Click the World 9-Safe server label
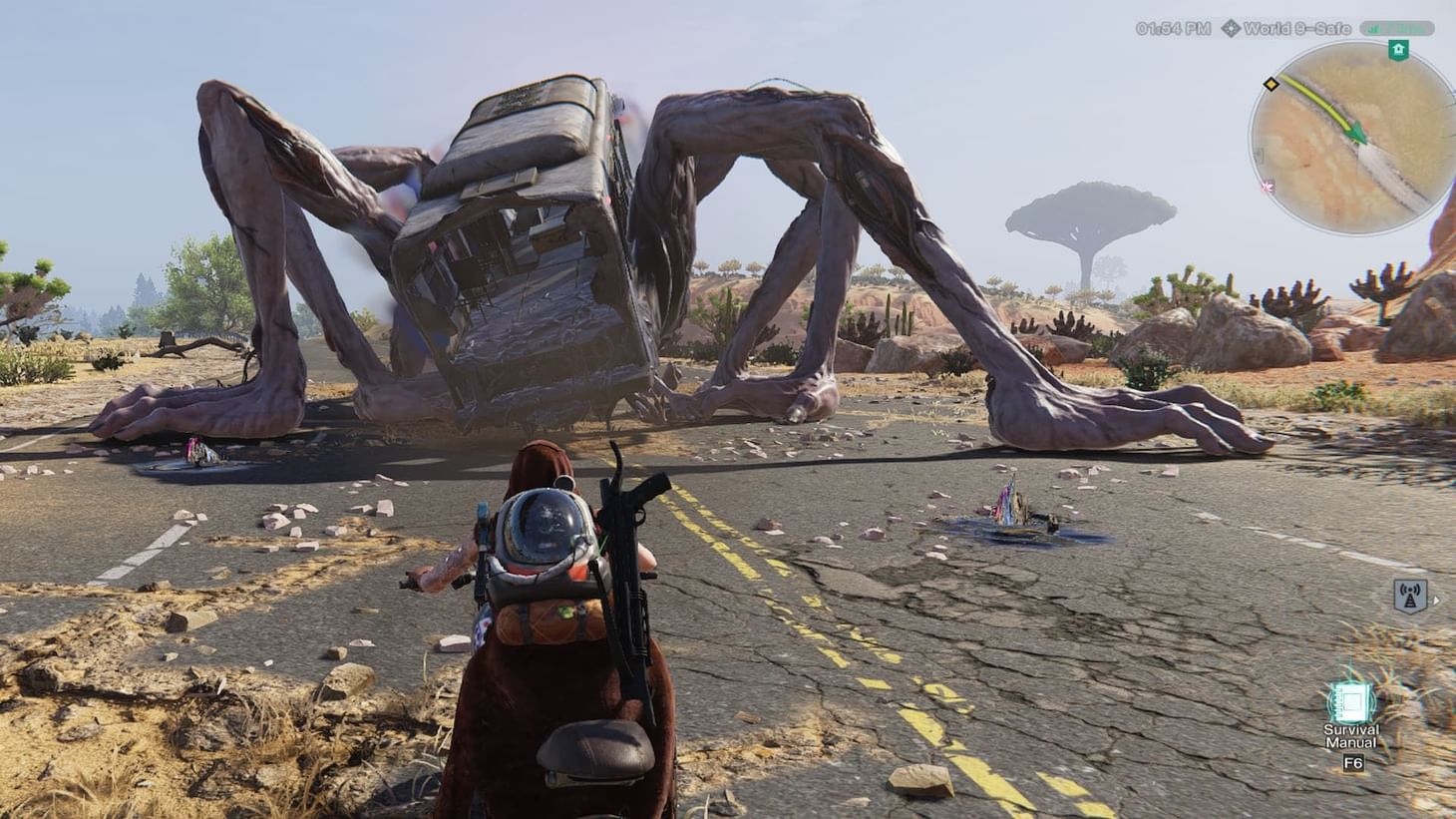 point(1298,28)
